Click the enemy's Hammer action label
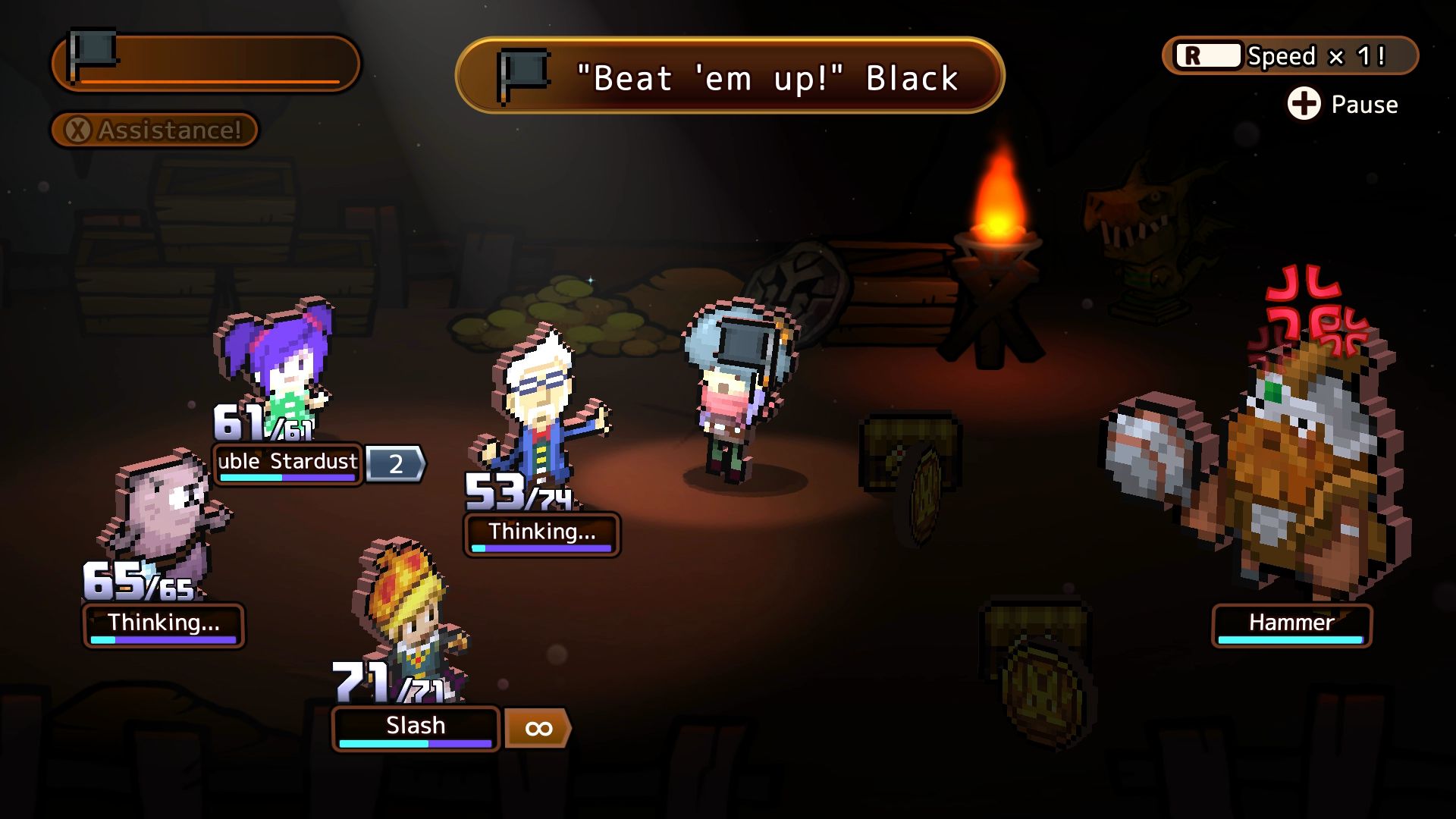This screenshot has width=1456, height=819. [1291, 625]
